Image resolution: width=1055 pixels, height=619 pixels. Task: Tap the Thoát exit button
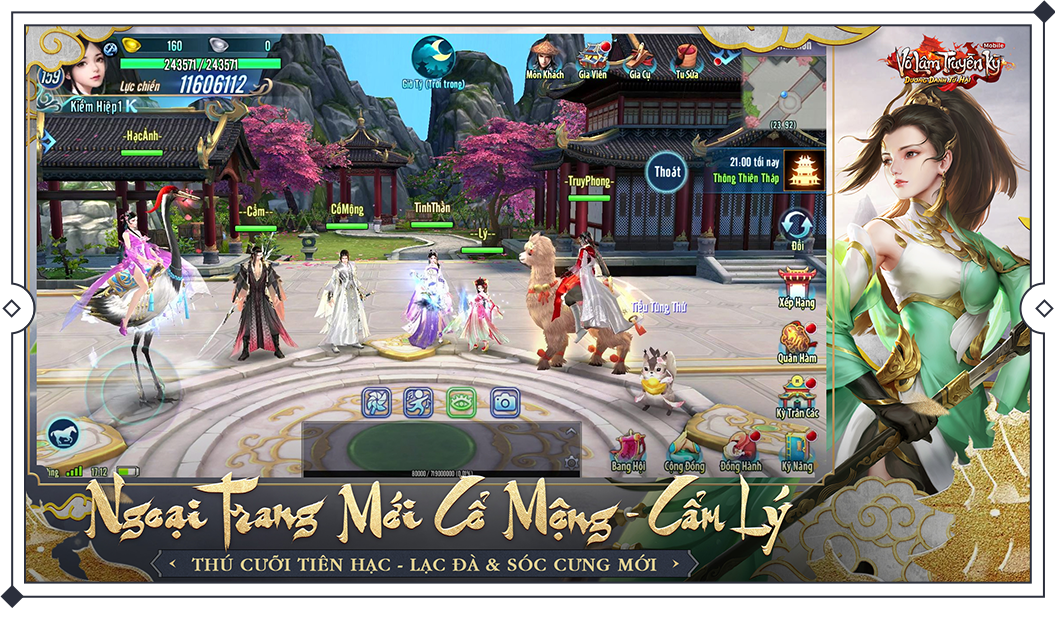point(667,171)
